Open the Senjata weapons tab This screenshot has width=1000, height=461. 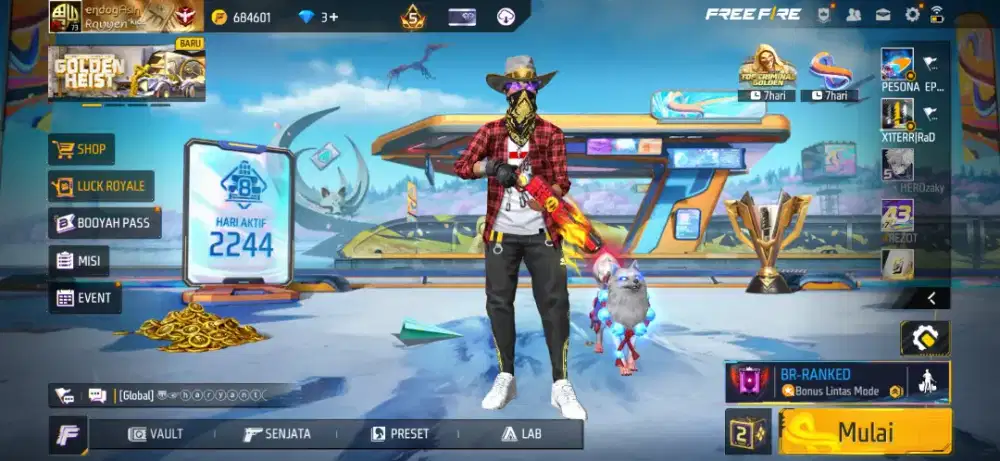(x=277, y=434)
